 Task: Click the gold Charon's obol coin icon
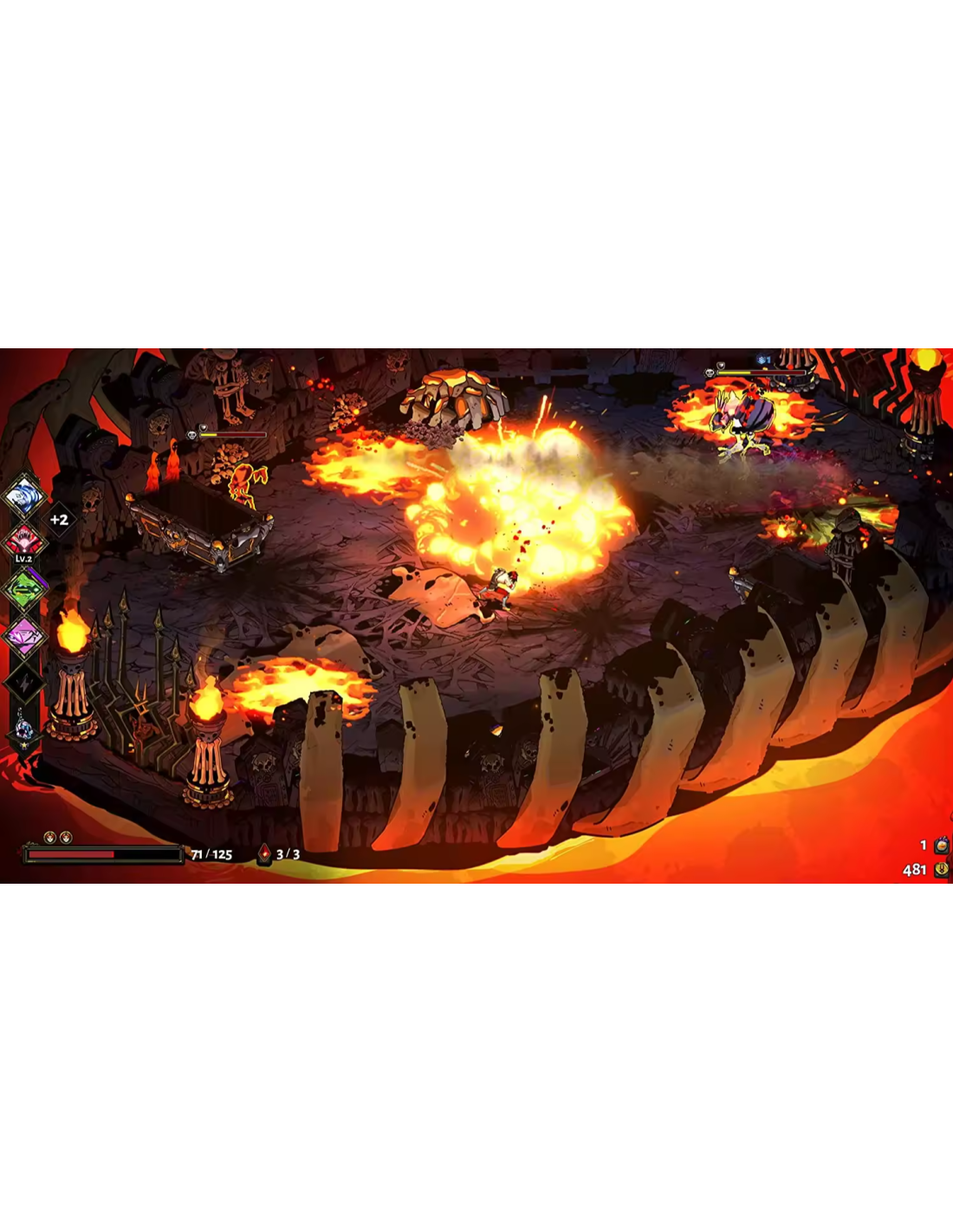(941, 869)
